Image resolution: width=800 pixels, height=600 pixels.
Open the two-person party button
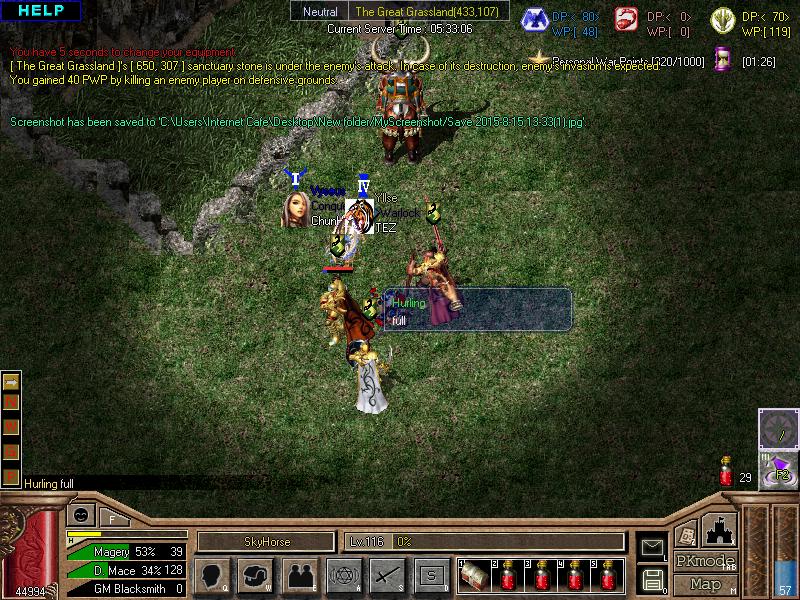click(x=300, y=575)
